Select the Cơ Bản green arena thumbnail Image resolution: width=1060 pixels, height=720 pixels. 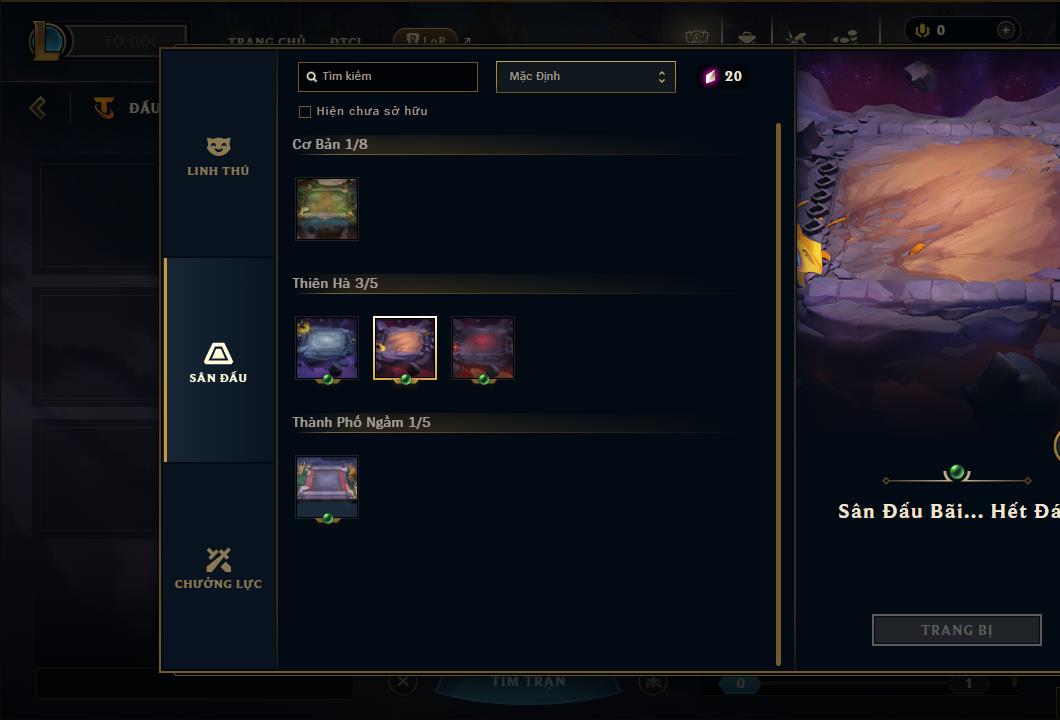coord(327,209)
